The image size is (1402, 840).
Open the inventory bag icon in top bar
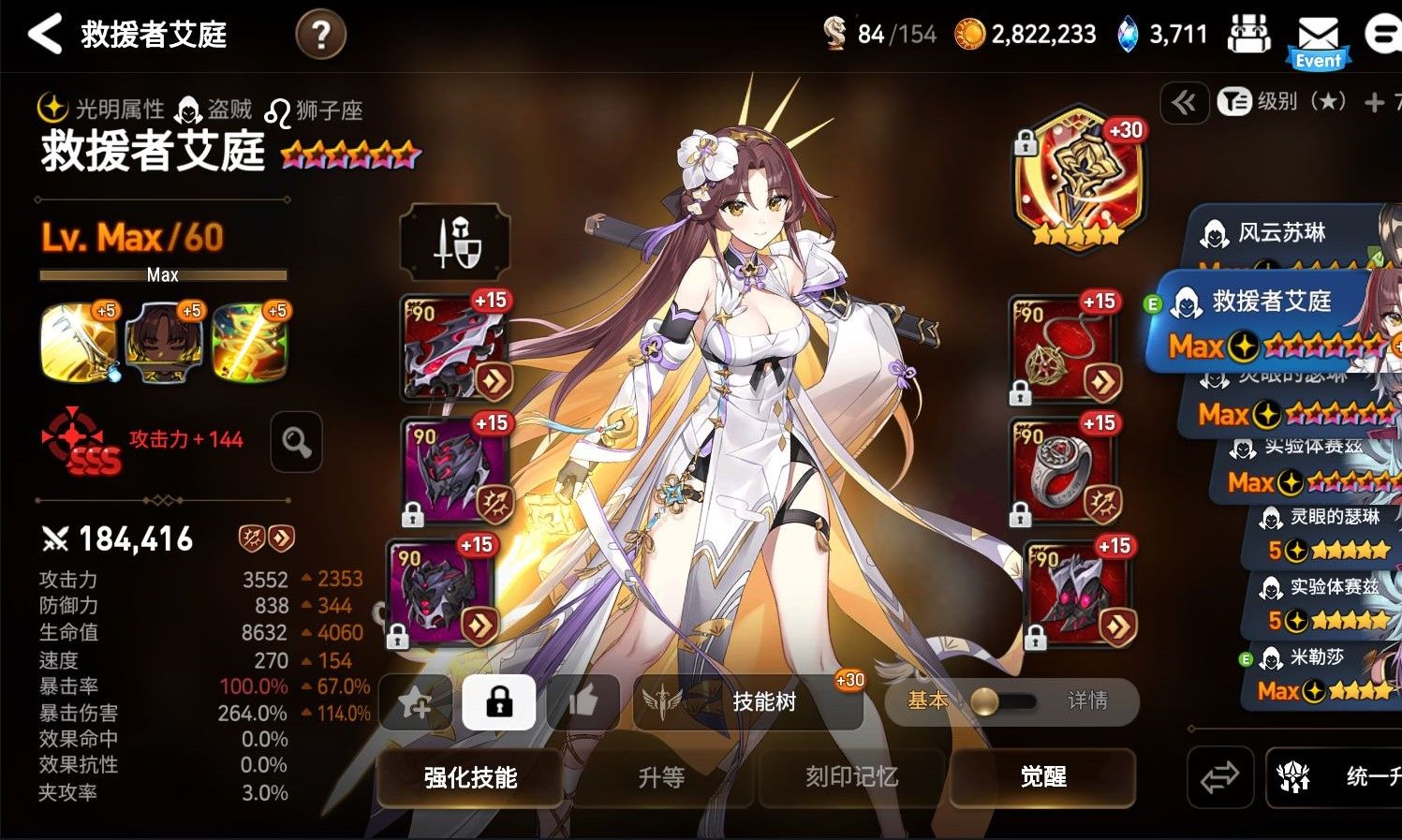pos(1249,36)
